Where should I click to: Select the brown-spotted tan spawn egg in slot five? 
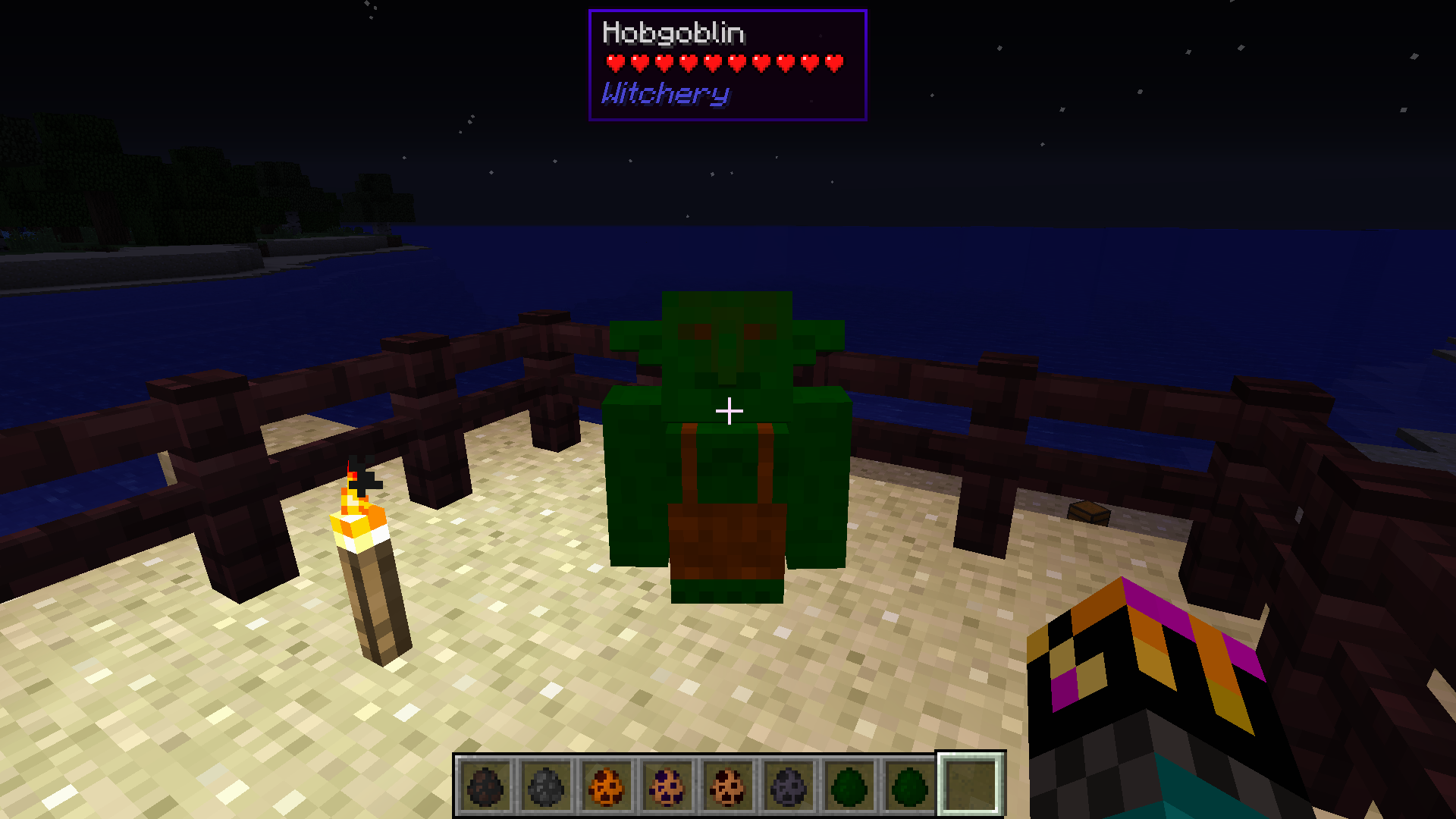click(726, 784)
